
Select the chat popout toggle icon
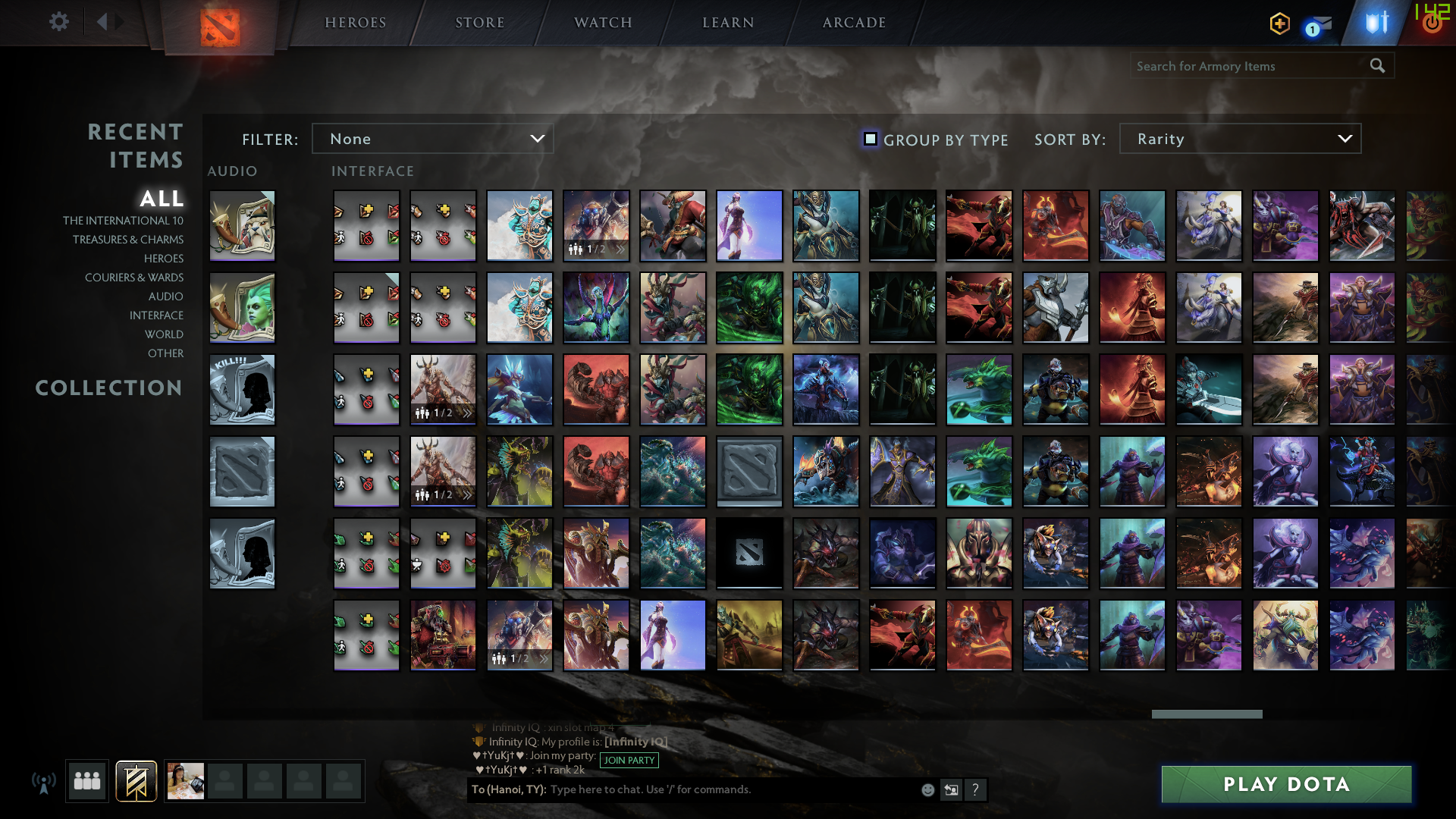[952, 789]
